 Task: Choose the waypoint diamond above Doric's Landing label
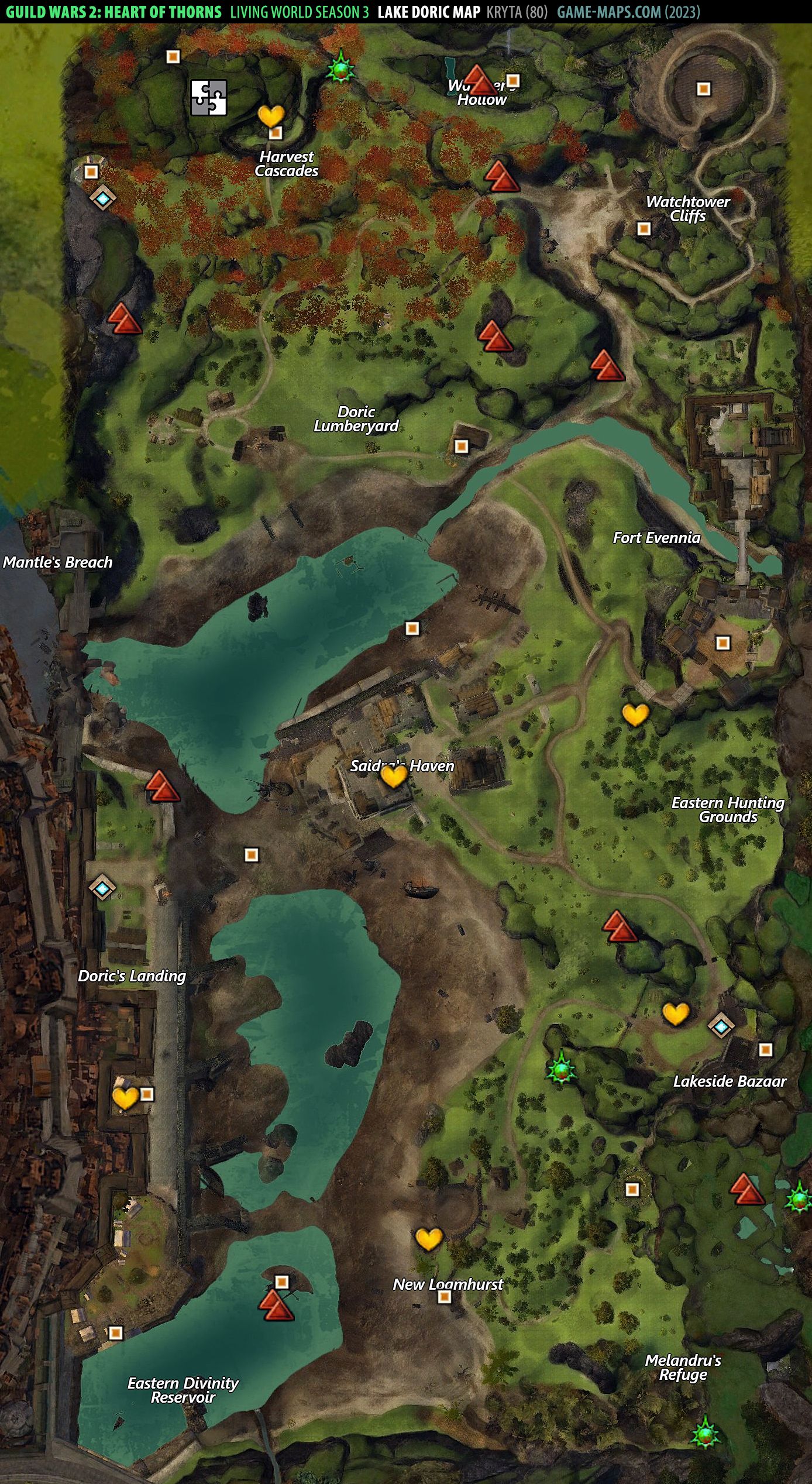102,888
